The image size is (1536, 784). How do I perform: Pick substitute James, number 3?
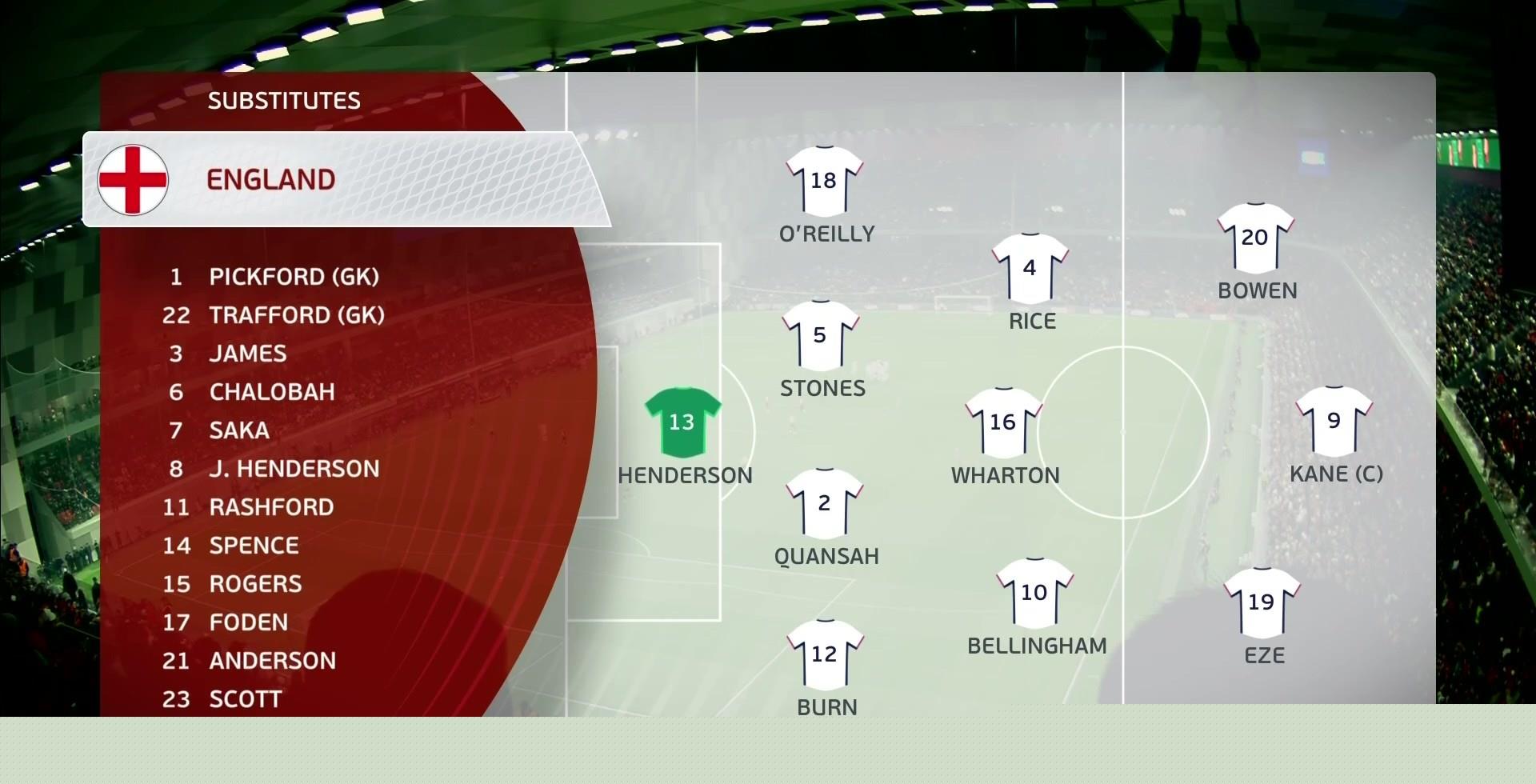(x=247, y=354)
